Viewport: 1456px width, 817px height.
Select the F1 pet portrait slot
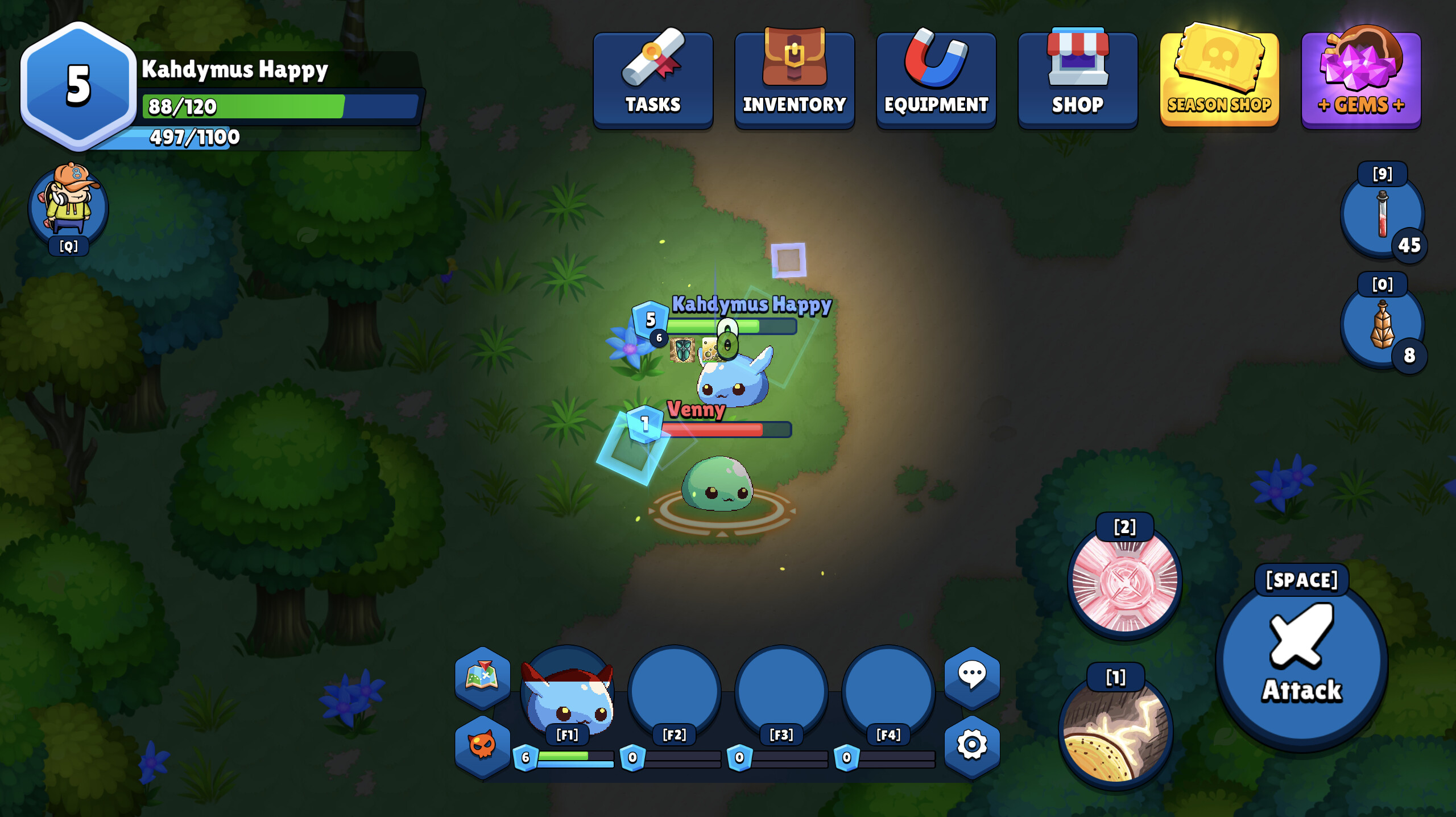(x=567, y=691)
